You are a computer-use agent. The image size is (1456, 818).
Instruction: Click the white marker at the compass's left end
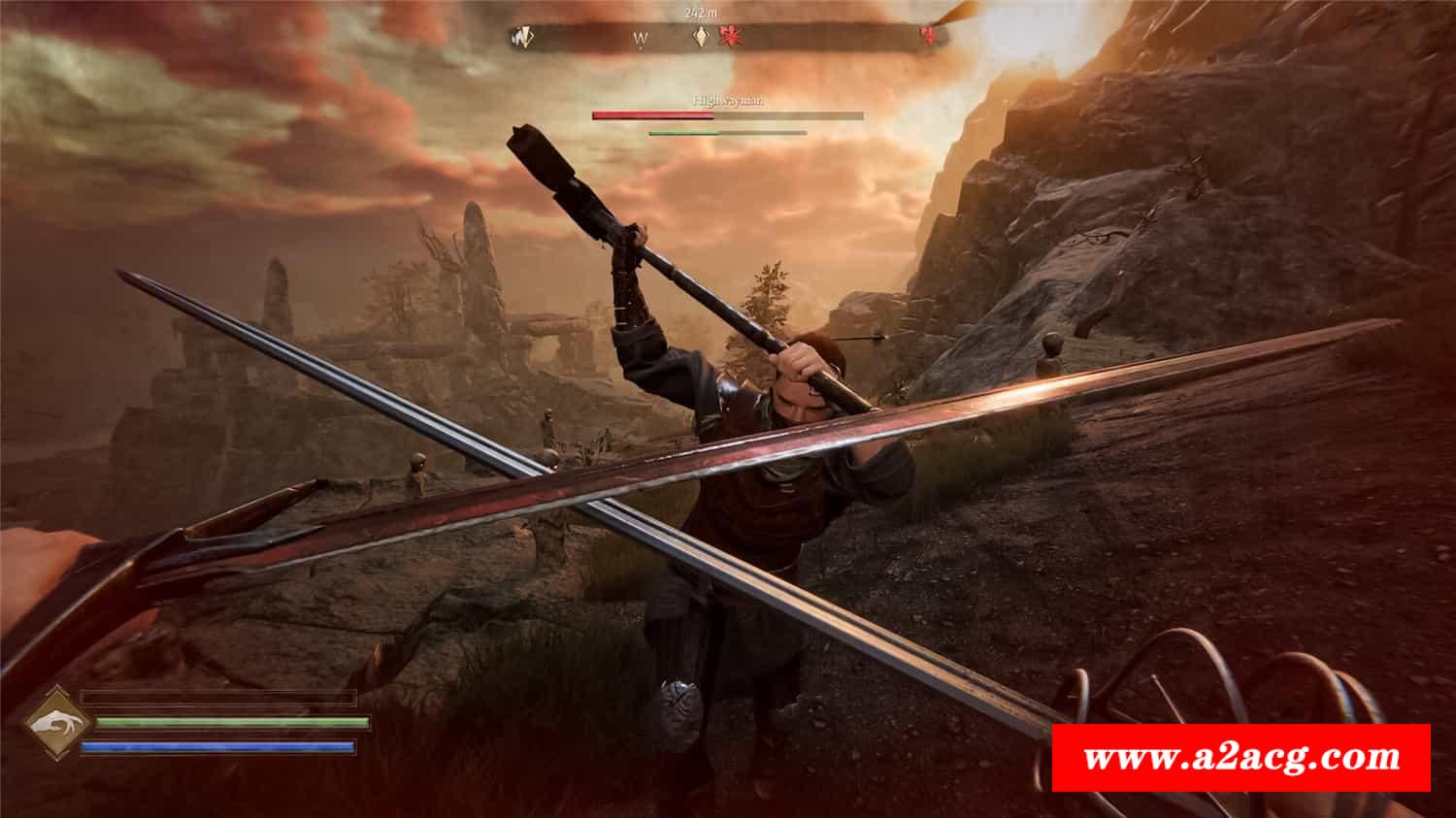tap(524, 38)
